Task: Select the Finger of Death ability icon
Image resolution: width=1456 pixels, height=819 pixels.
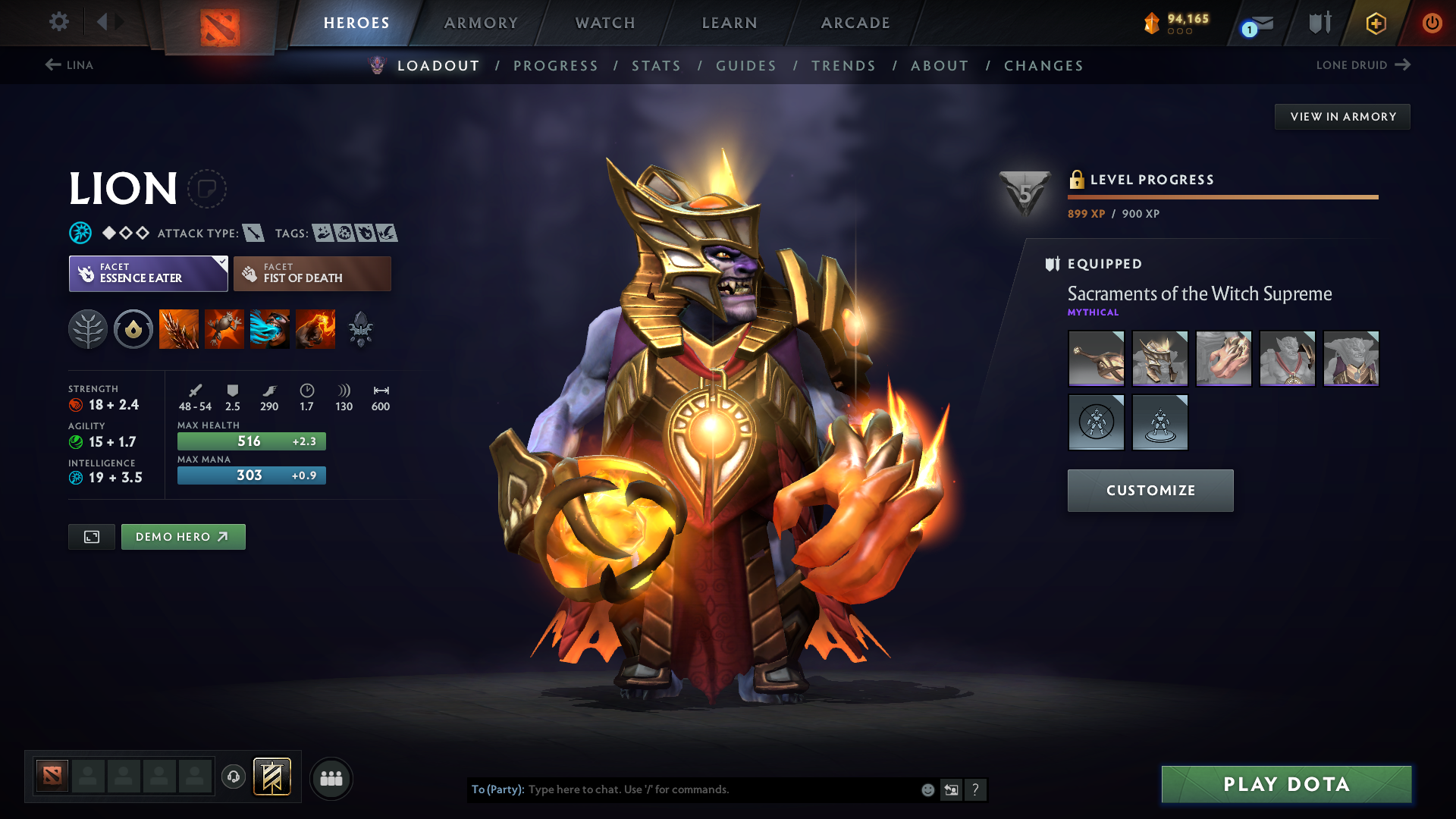Action: click(315, 328)
